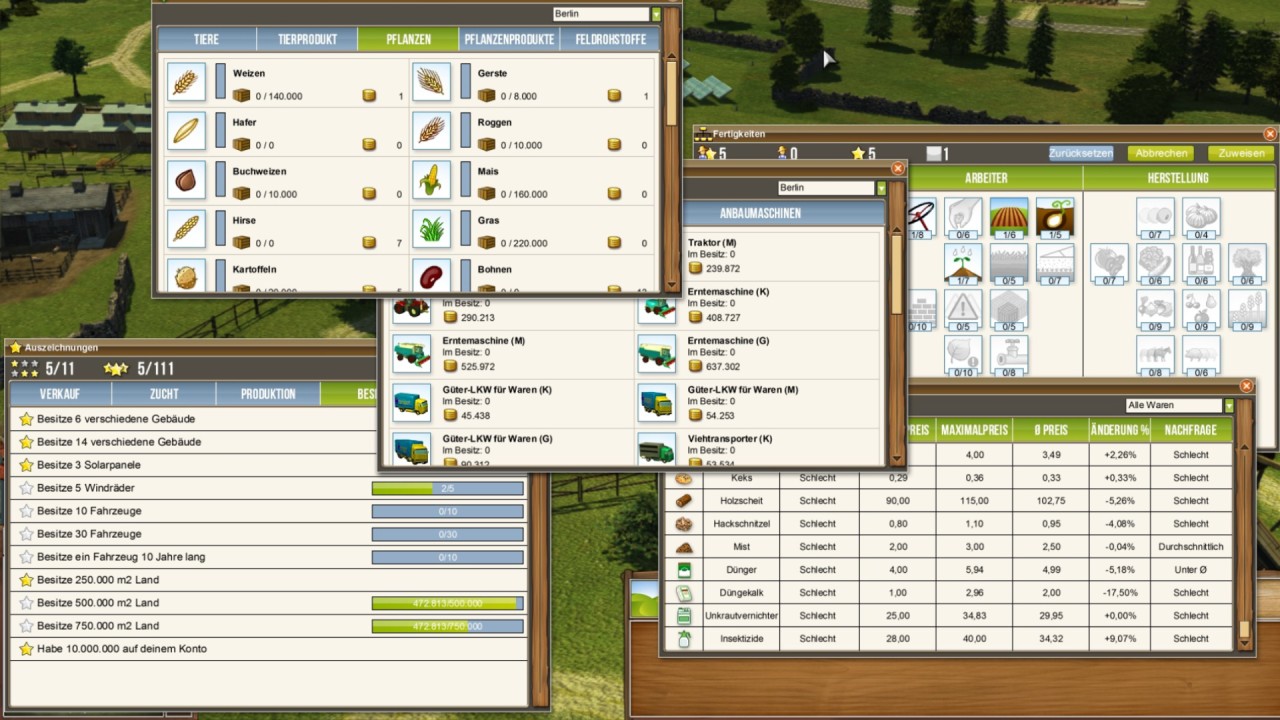Select the Erntemaschine (M) vehicle icon

pos(412,353)
